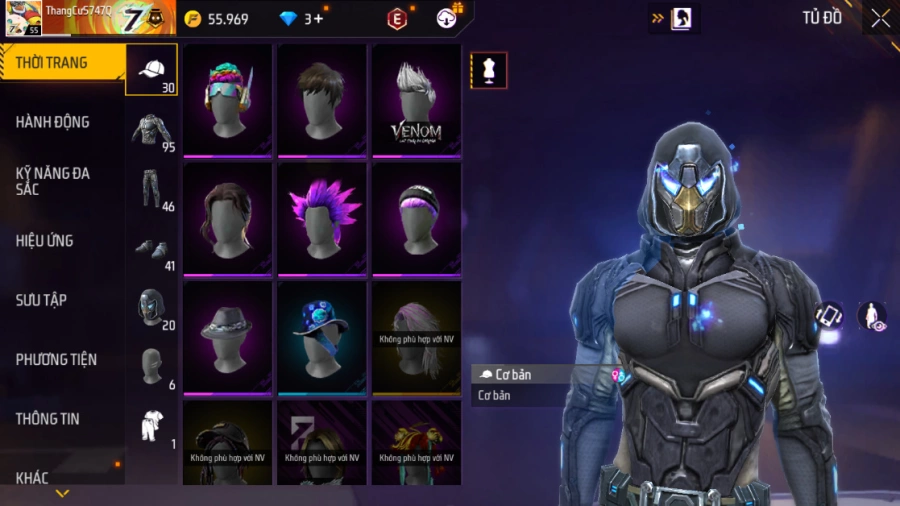Open the diamond currency top-up
The width and height of the screenshot is (900, 506).
coord(301,18)
